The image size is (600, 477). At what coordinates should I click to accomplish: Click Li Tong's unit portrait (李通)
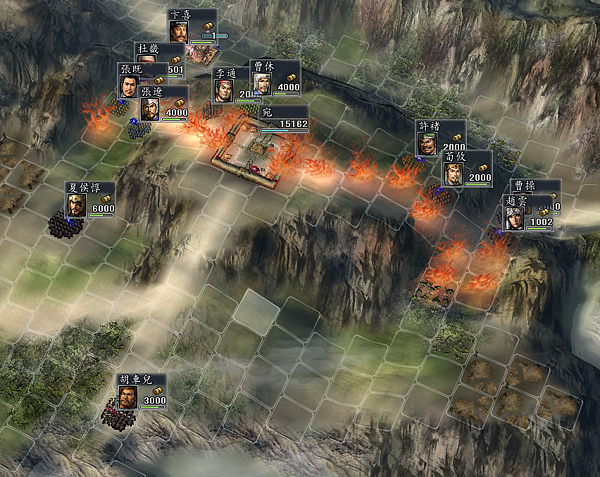coord(223,89)
